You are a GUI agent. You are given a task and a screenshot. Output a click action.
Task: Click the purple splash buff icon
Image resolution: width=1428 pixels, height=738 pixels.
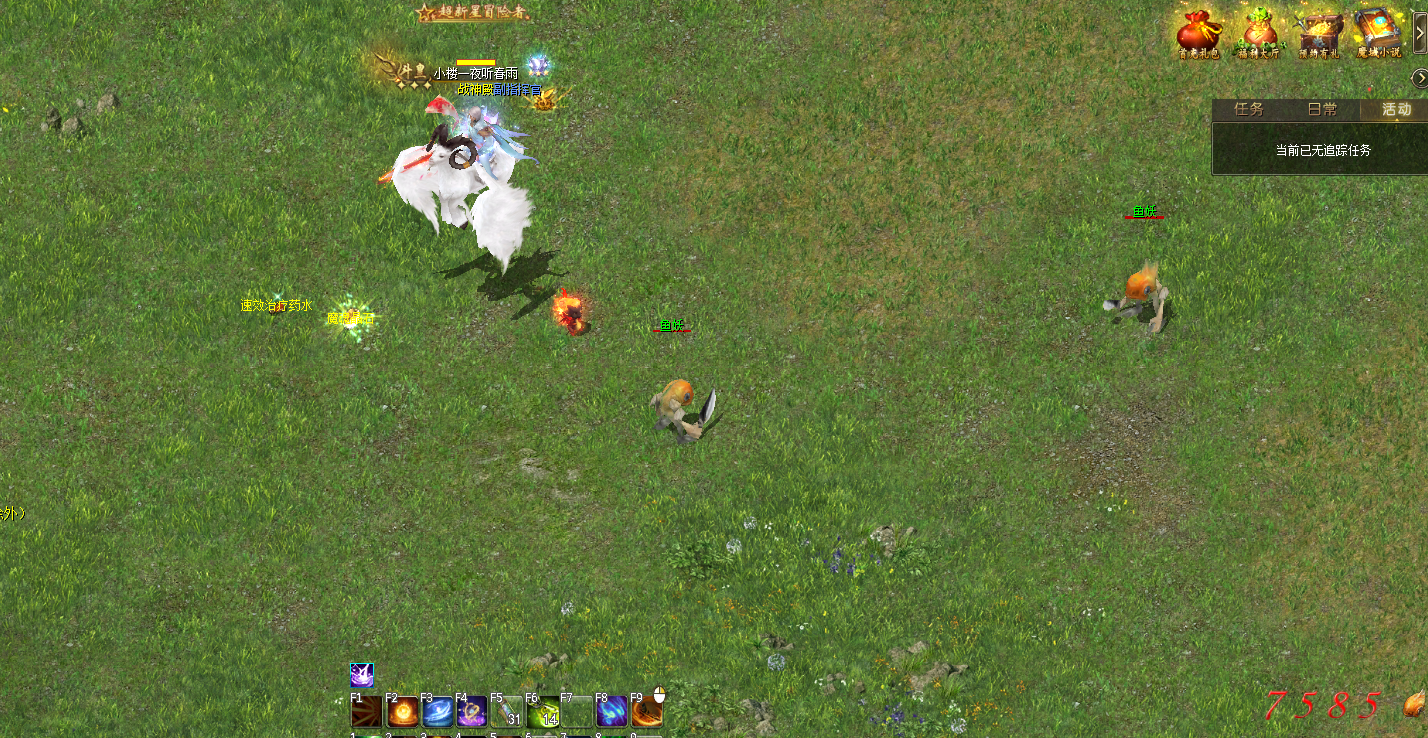pos(362,674)
